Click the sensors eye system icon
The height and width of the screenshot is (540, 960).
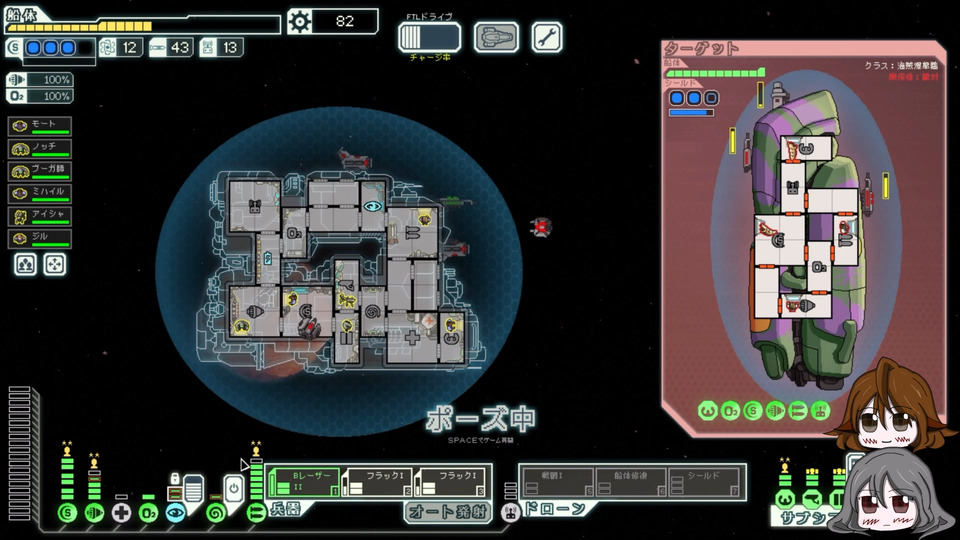176,513
